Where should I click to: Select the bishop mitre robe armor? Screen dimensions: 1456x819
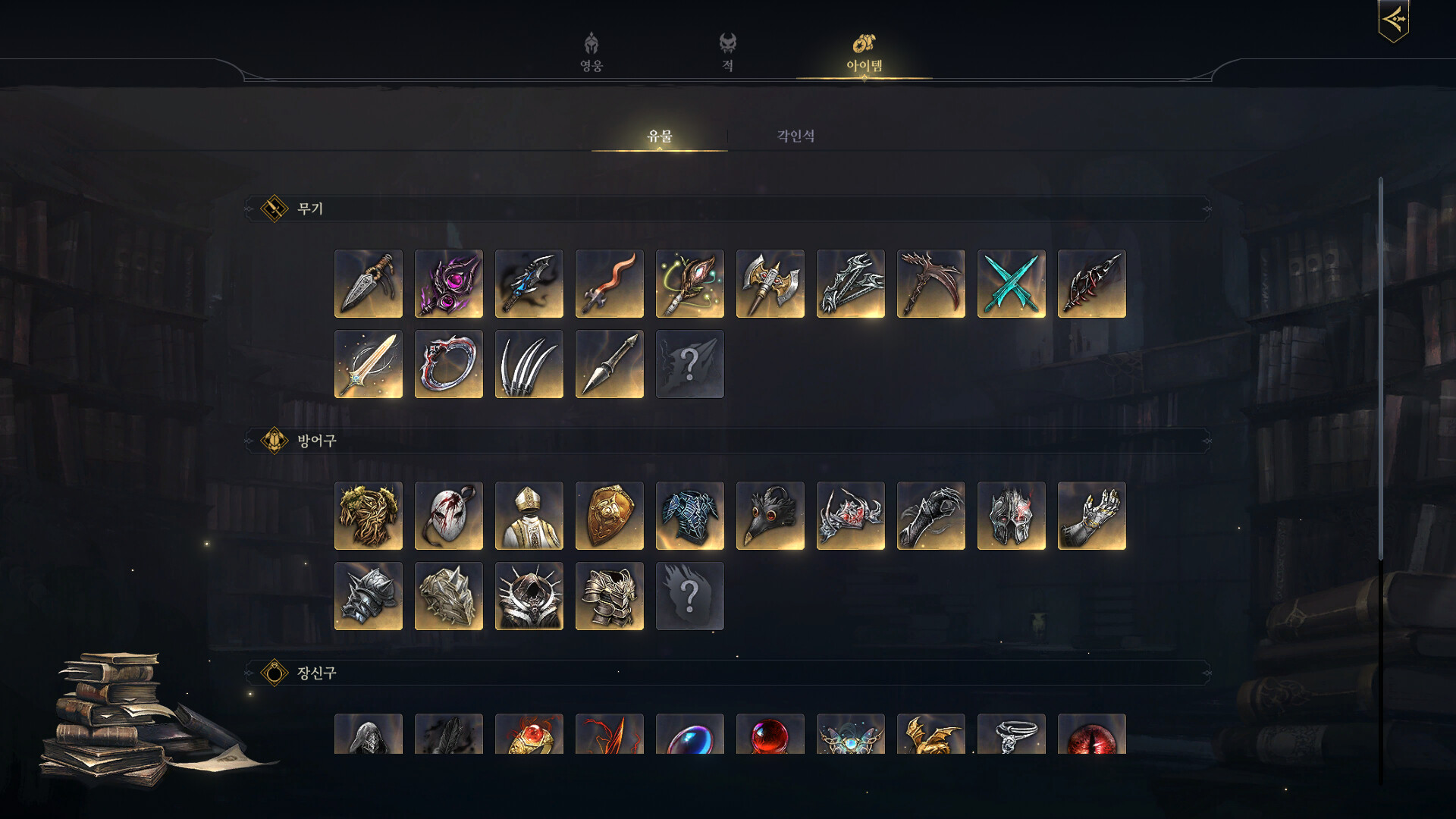coord(529,516)
